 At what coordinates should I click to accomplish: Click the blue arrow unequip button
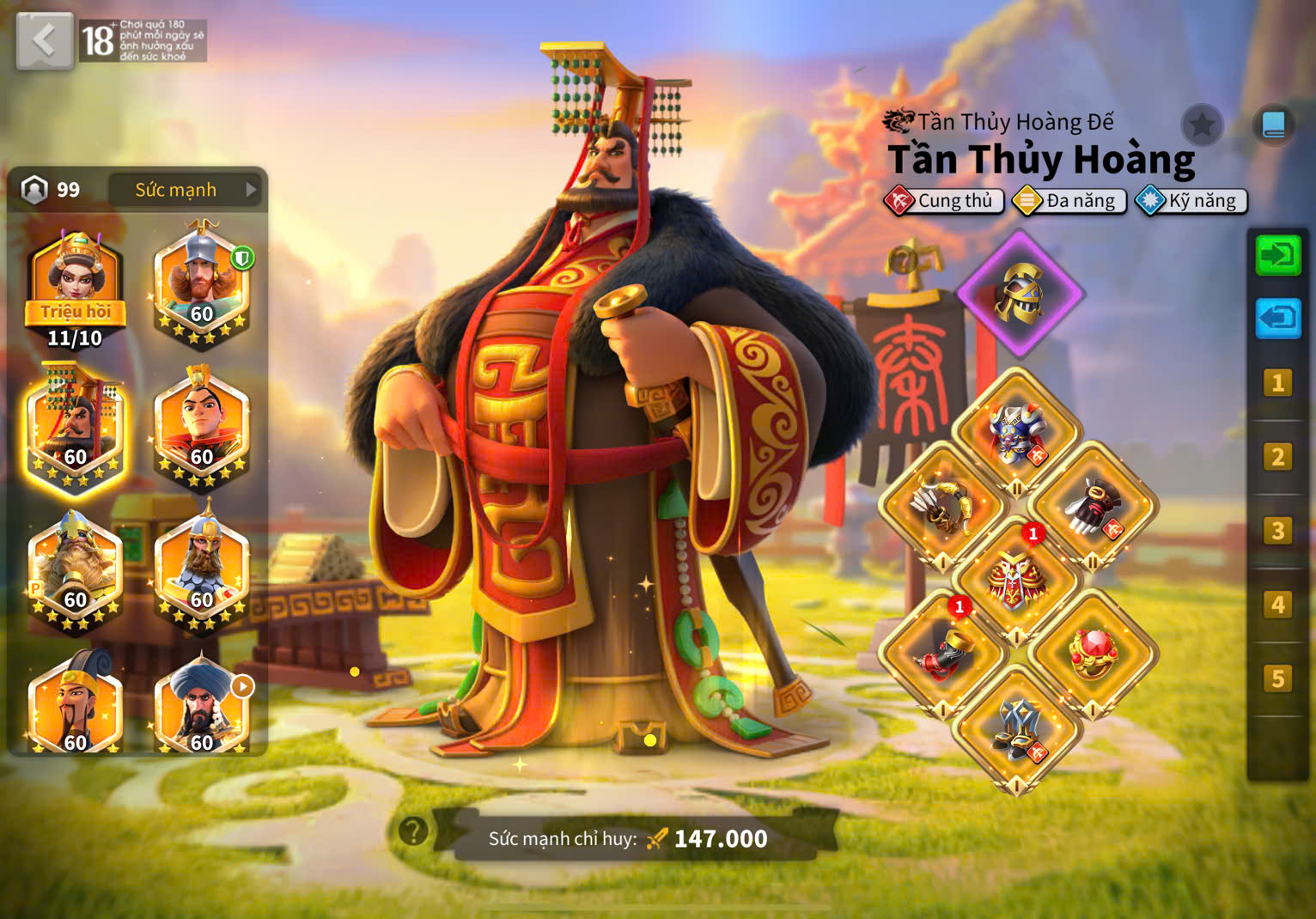point(1277,319)
